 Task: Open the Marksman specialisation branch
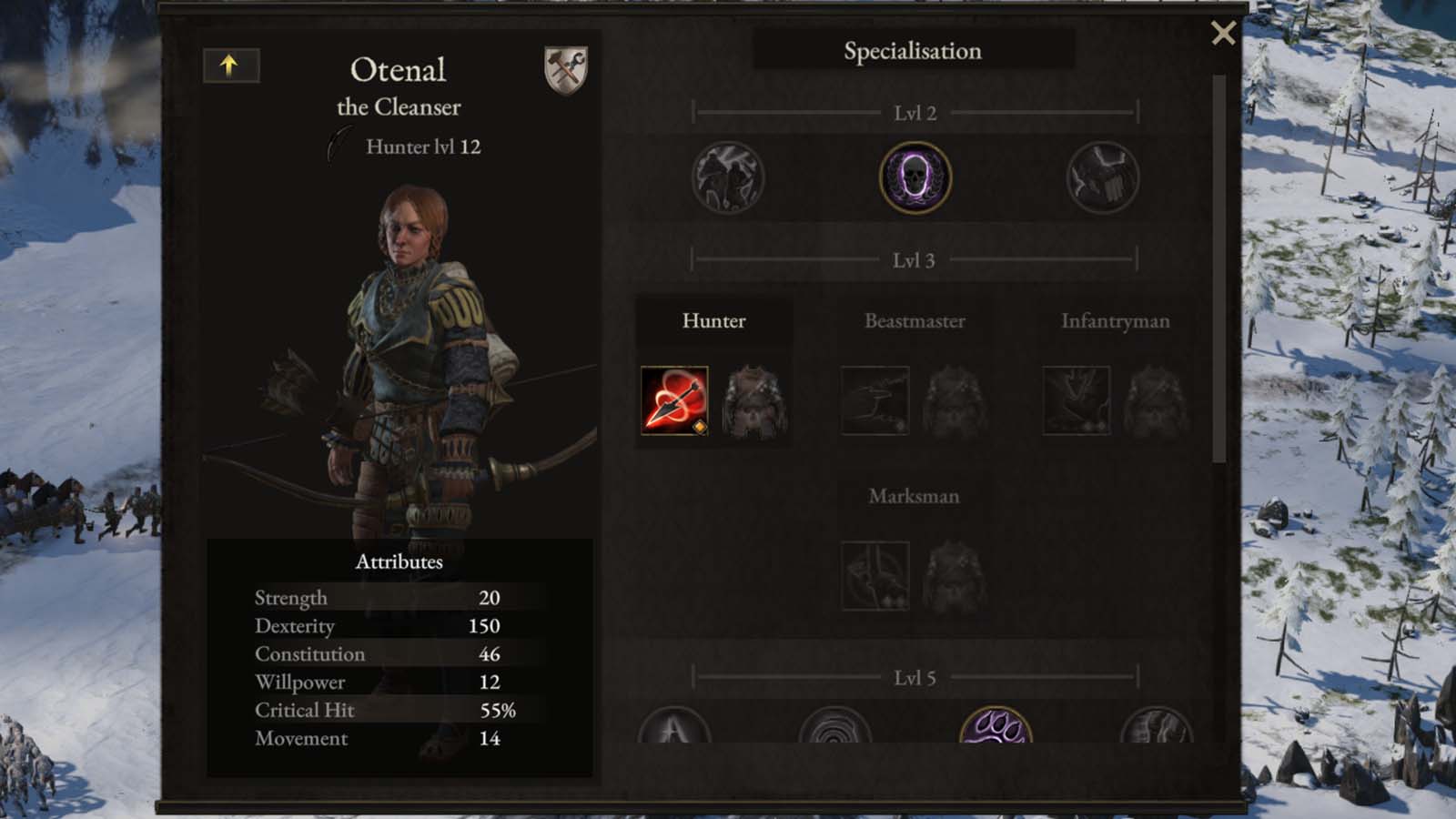(x=913, y=496)
